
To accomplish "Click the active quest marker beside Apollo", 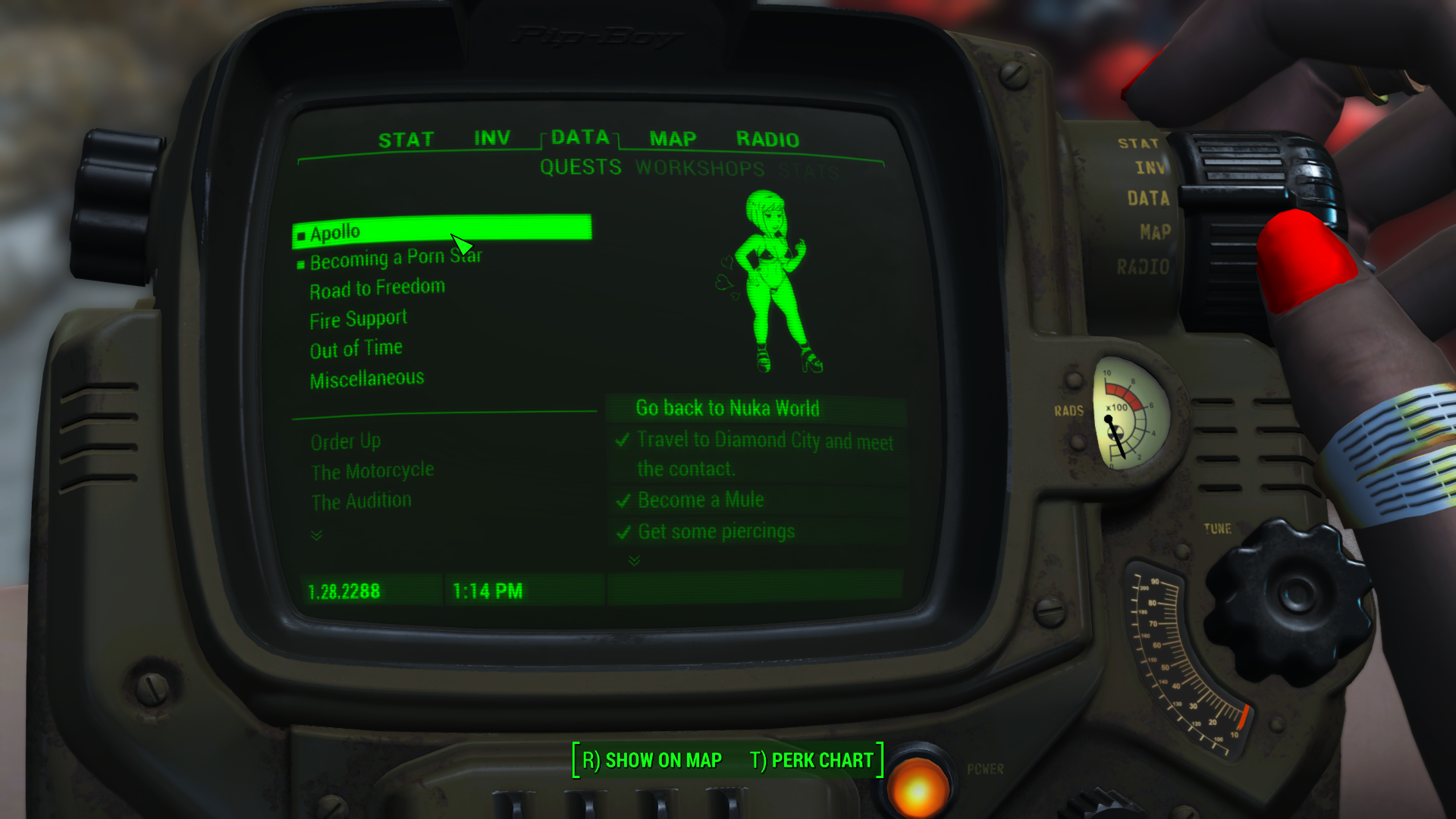I will 300,234.
